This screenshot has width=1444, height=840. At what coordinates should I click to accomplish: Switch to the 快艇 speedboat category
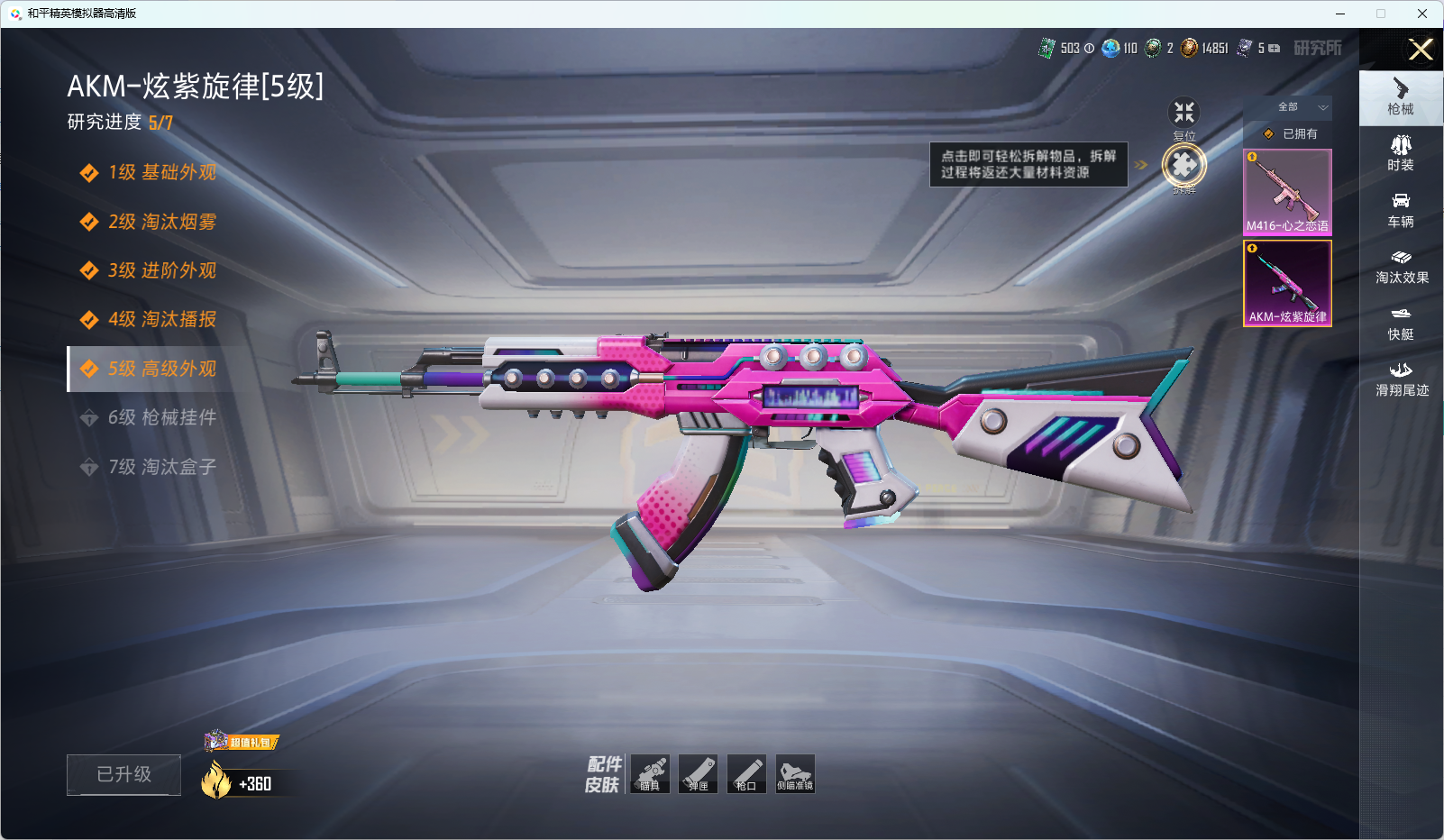(x=1401, y=323)
